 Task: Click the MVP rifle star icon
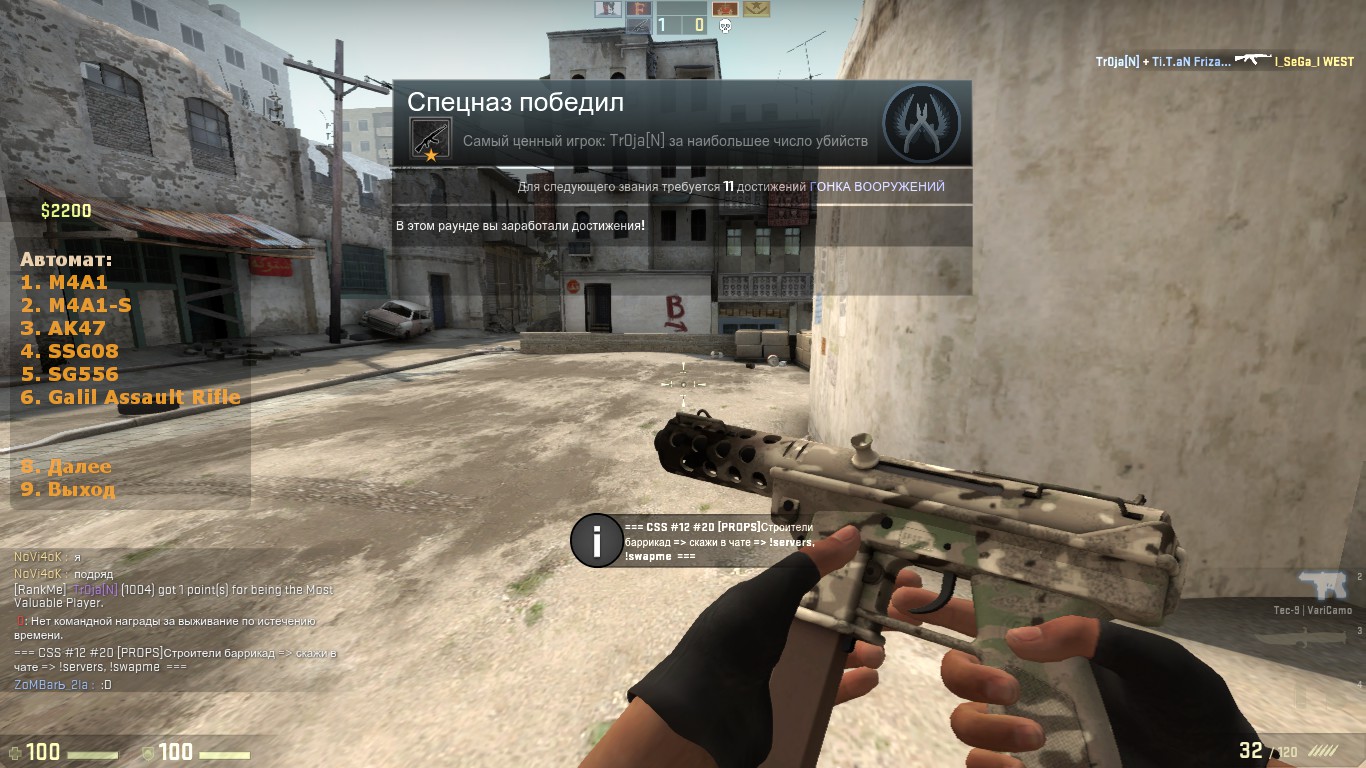[x=431, y=138]
